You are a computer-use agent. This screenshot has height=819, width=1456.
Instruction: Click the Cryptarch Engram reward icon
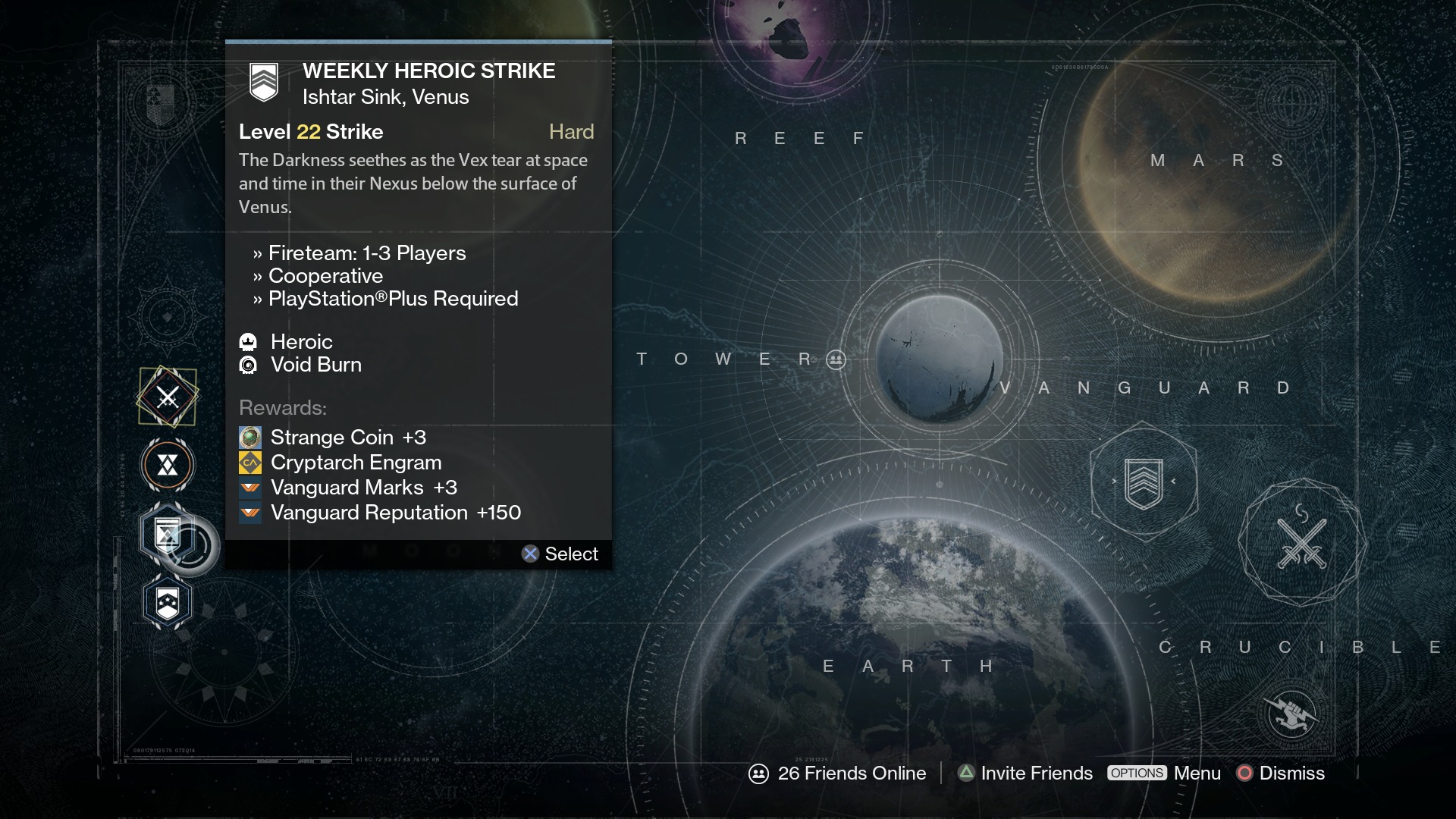(x=250, y=463)
